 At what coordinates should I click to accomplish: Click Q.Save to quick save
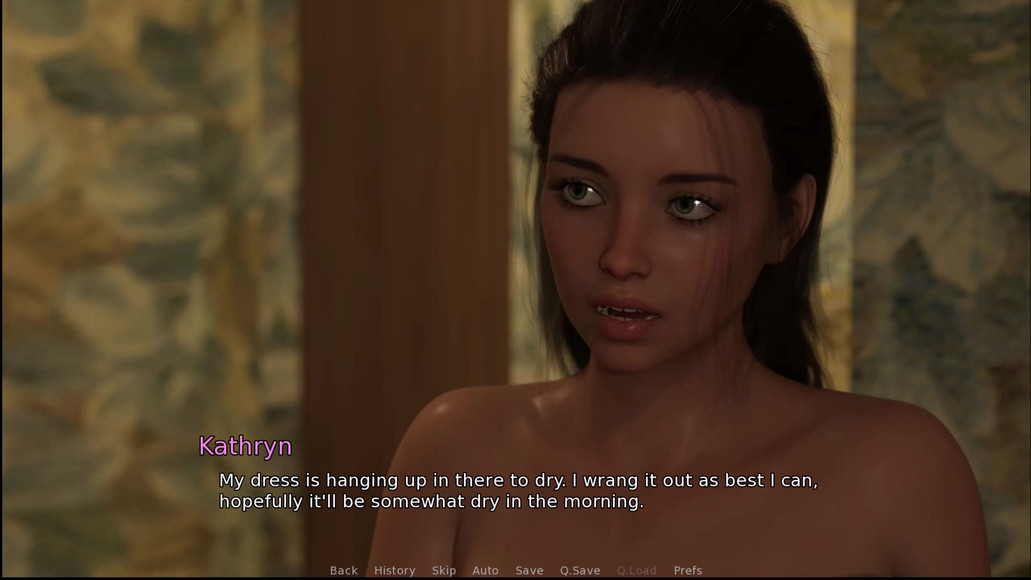tap(580, 570)
